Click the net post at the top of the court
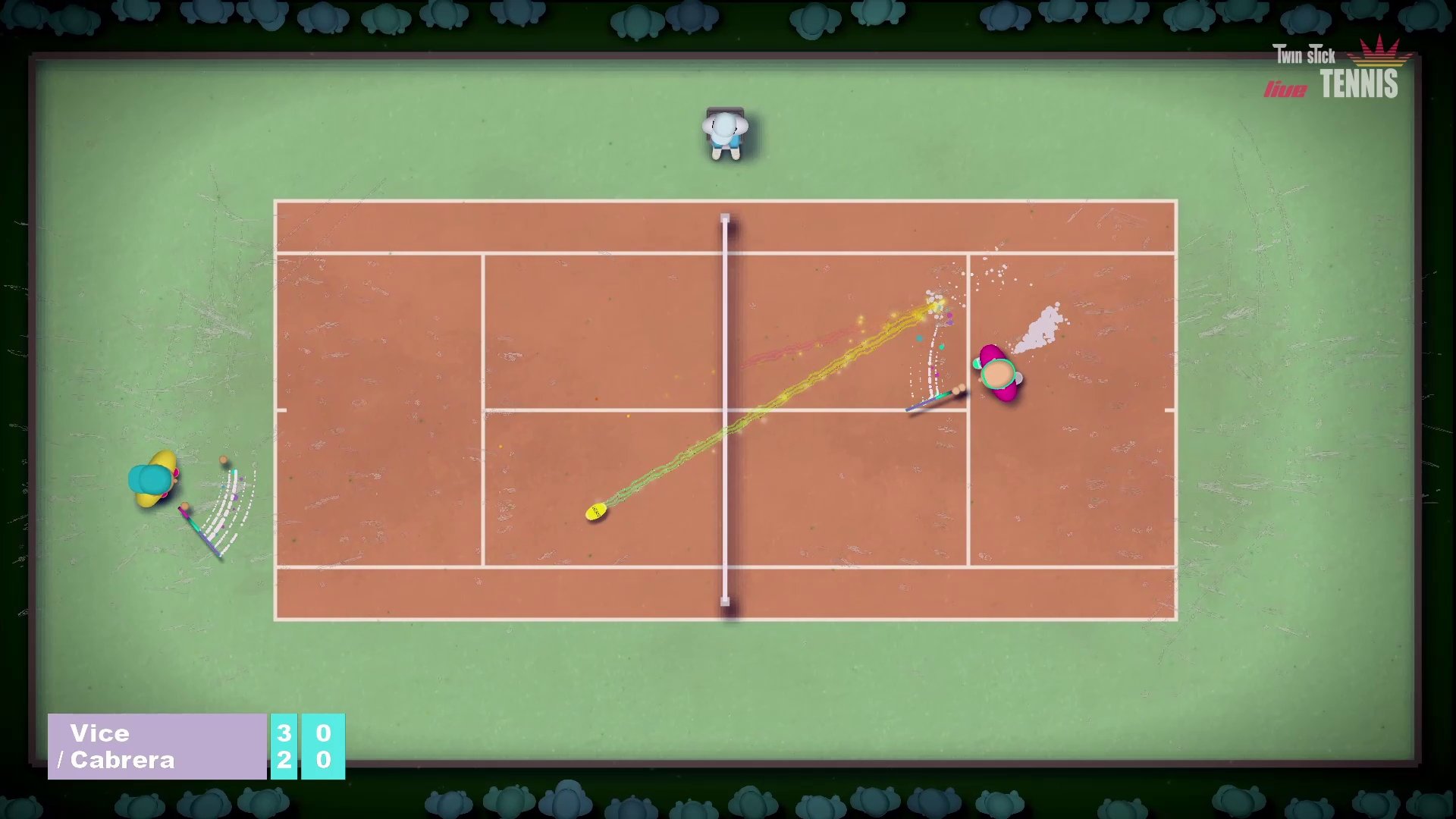The width and height of the screenshot is (1456, 819). 724,218
